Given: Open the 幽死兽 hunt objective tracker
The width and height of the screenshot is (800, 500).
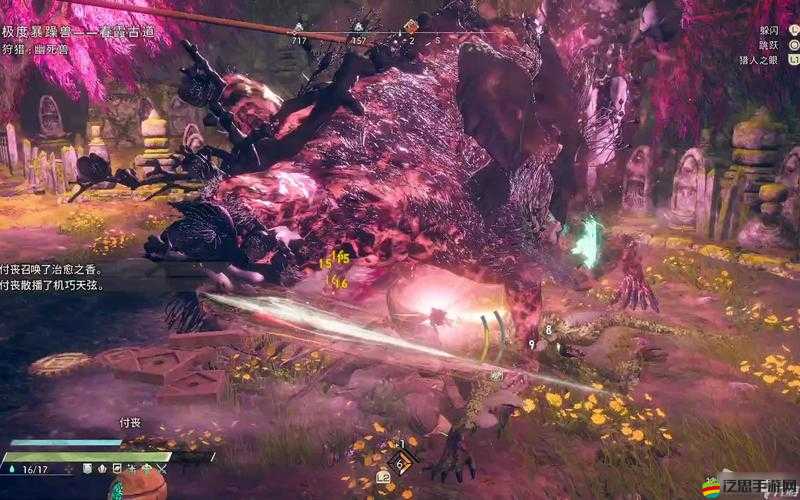Looking at the screenshot, I should click(x=42, y=46).
